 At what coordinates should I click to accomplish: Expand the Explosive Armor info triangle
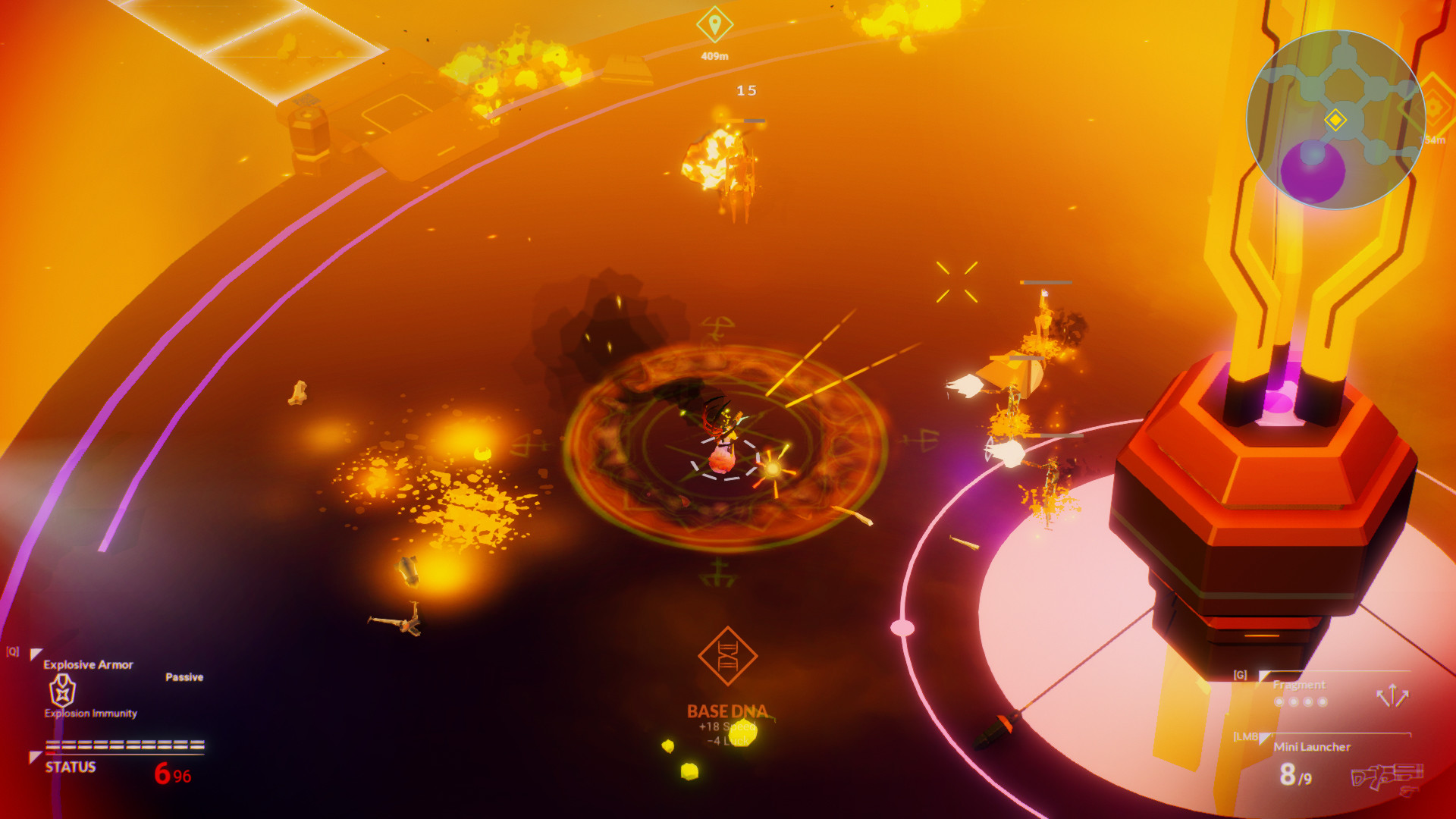coord(36,653)
